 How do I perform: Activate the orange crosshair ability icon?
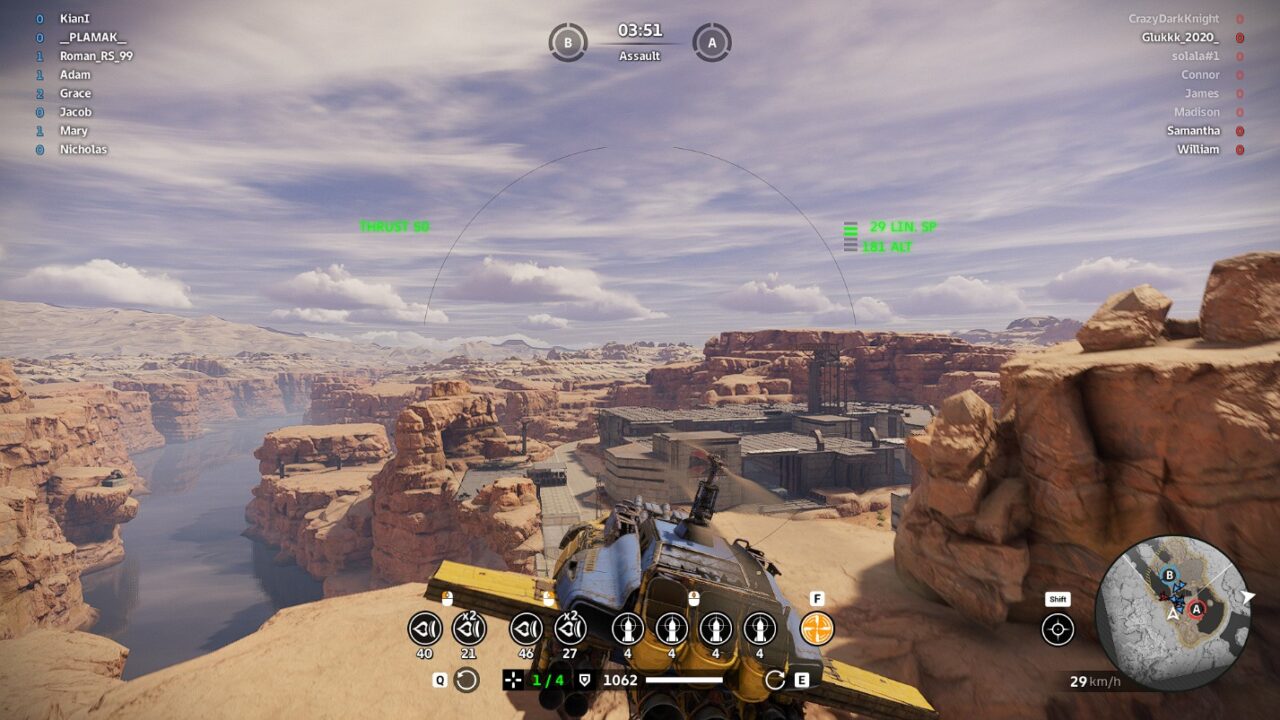[817, 629]
